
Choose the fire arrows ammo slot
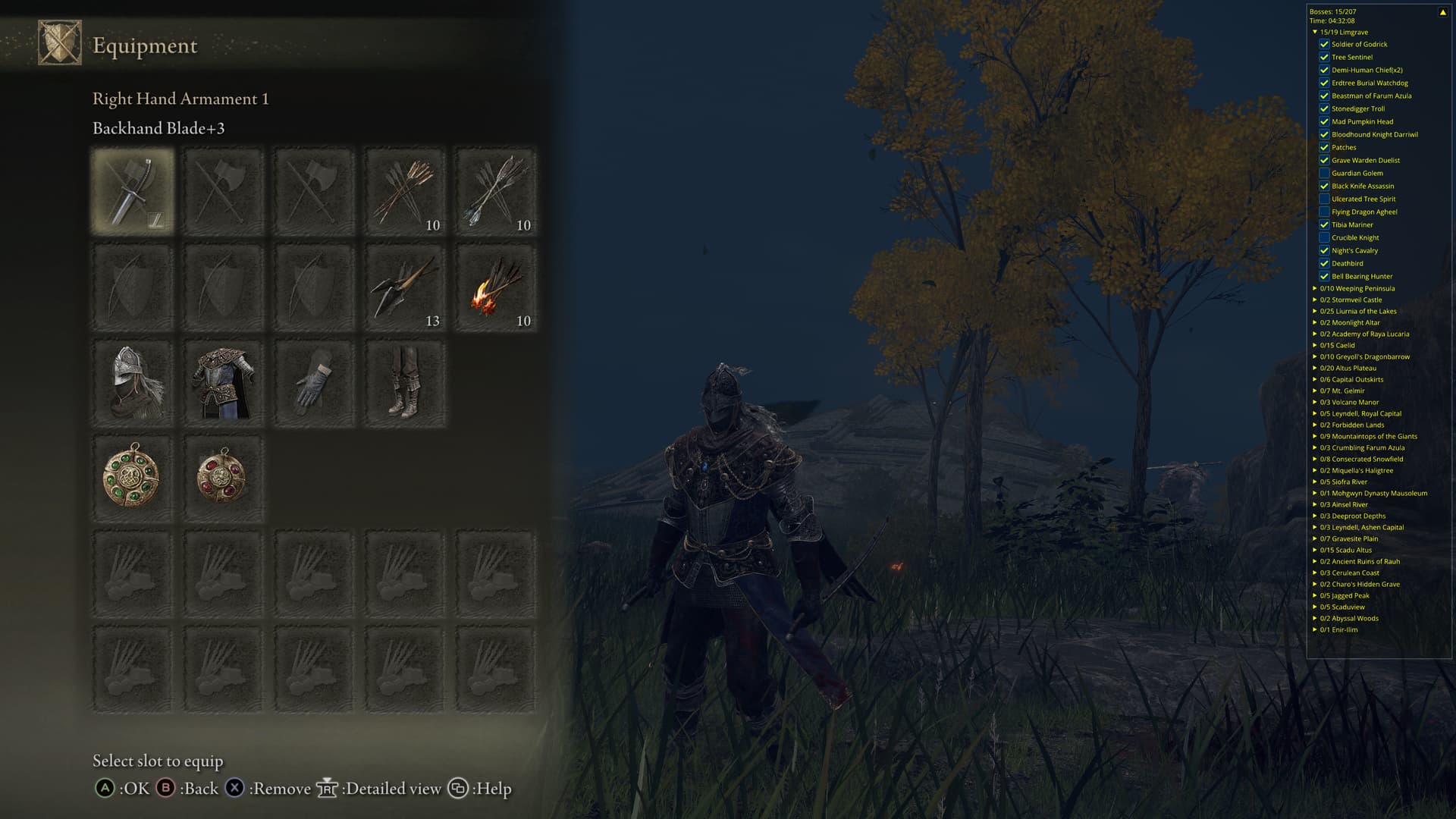pyautogui.click(x=495, y=287)
